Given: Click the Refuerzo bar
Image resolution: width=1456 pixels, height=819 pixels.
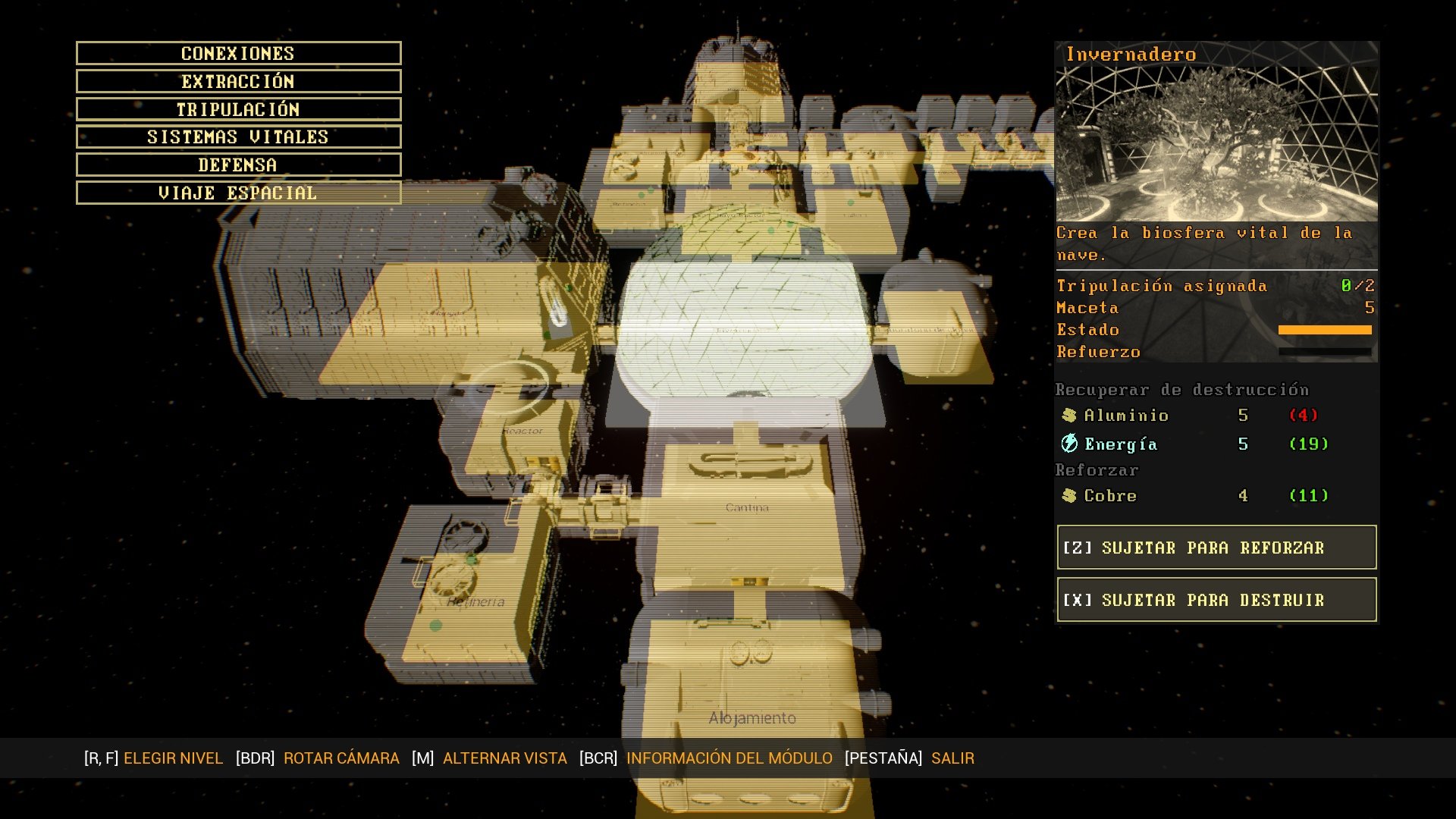Looking at the screenshot, I should [1326, 353].
